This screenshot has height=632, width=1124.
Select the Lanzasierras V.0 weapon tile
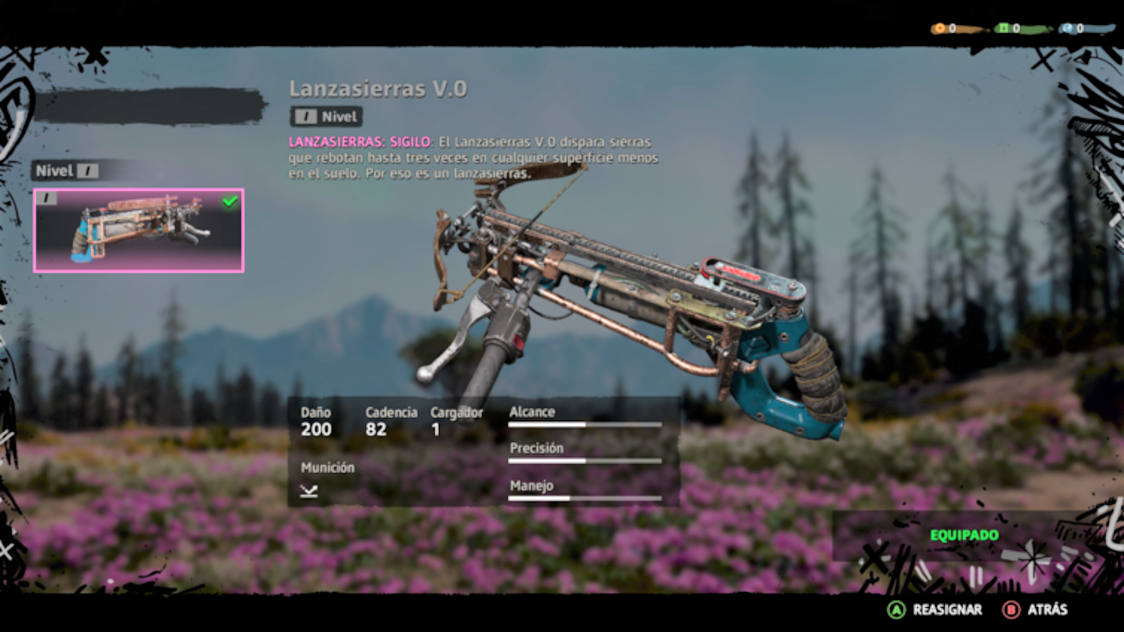(x=138, y=230)
